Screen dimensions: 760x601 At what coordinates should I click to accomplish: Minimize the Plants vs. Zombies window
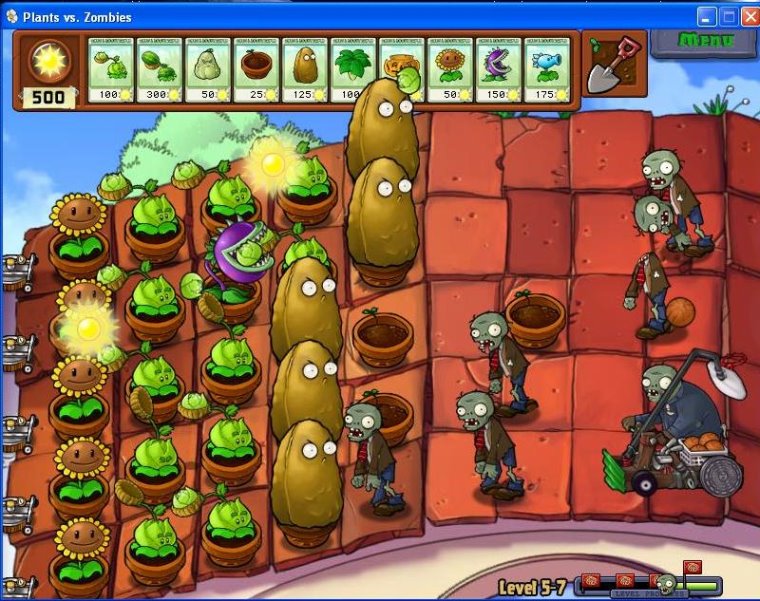707,16
